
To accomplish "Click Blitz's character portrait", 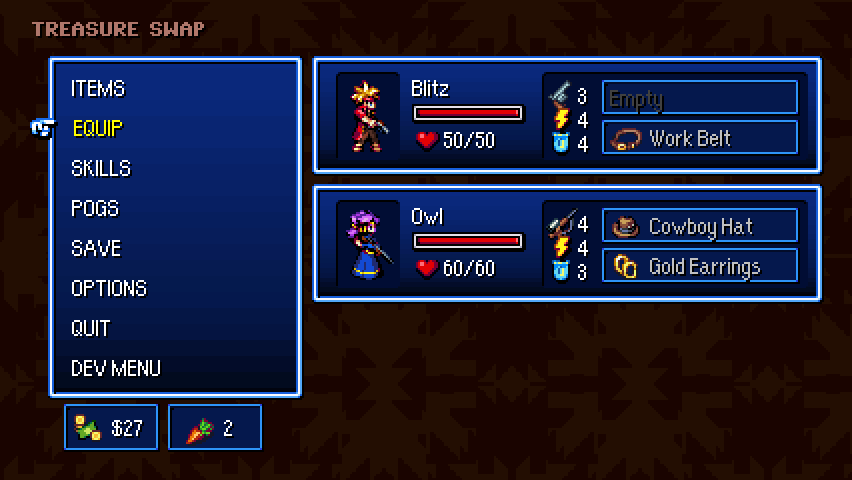I will tap(368, 116).
